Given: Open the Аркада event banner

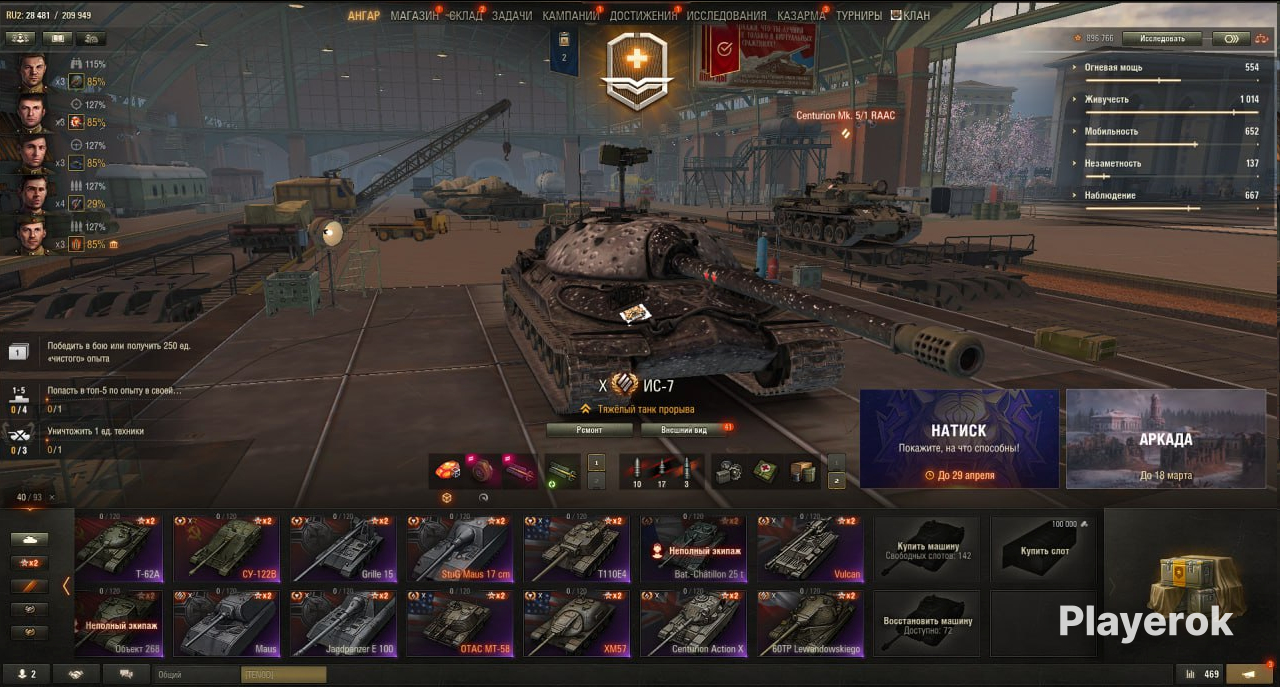Looking at the screenshot, I should pyautogui.click(x=1165, y=438).
